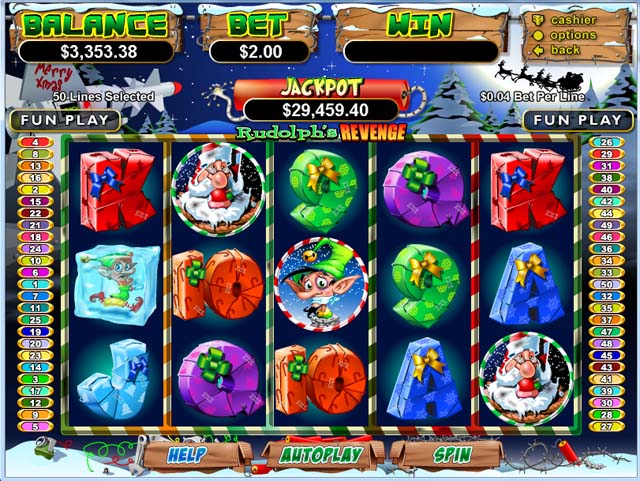Open the cashier

pos(573,20)
